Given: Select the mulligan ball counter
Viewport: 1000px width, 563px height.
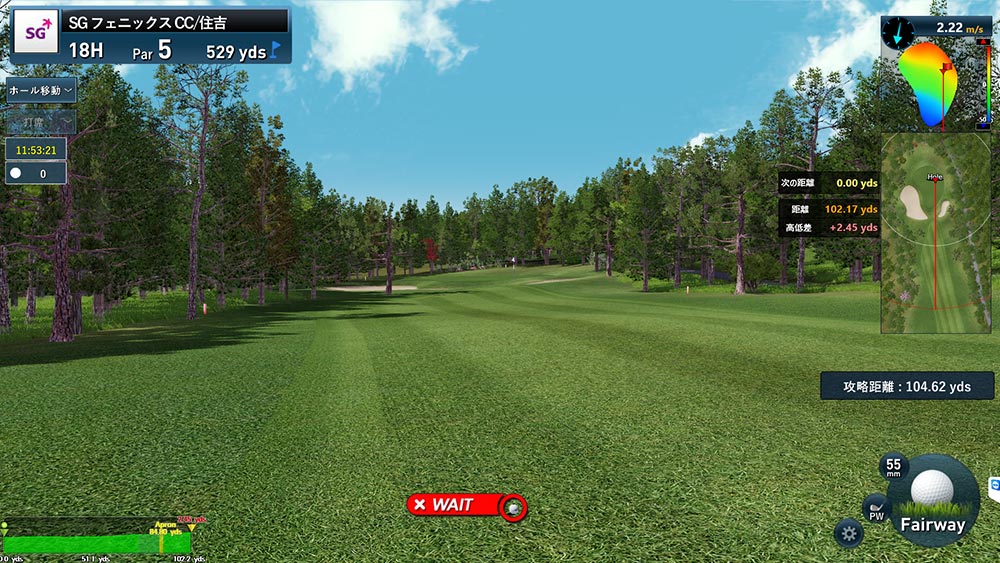Looking at the screenshot, I should coord(36,173).
